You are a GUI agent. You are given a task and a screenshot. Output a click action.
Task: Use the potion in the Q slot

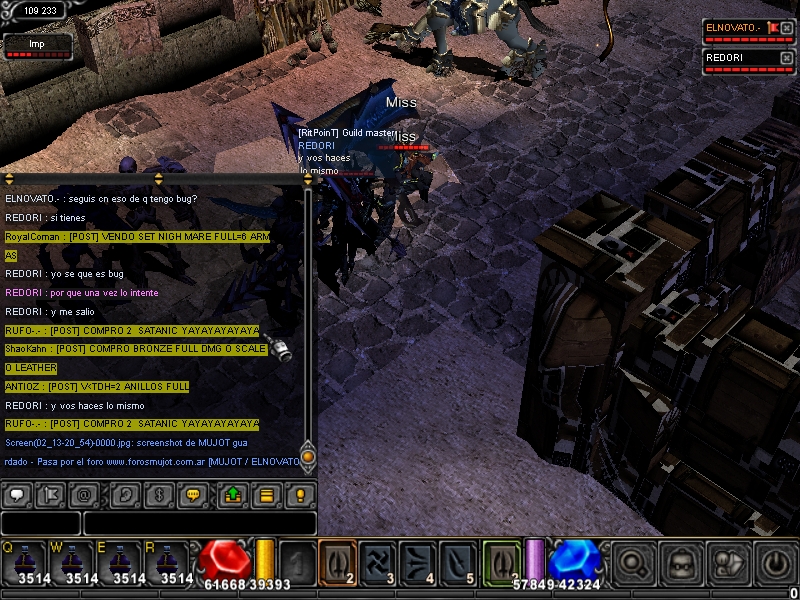coord(23,562)
